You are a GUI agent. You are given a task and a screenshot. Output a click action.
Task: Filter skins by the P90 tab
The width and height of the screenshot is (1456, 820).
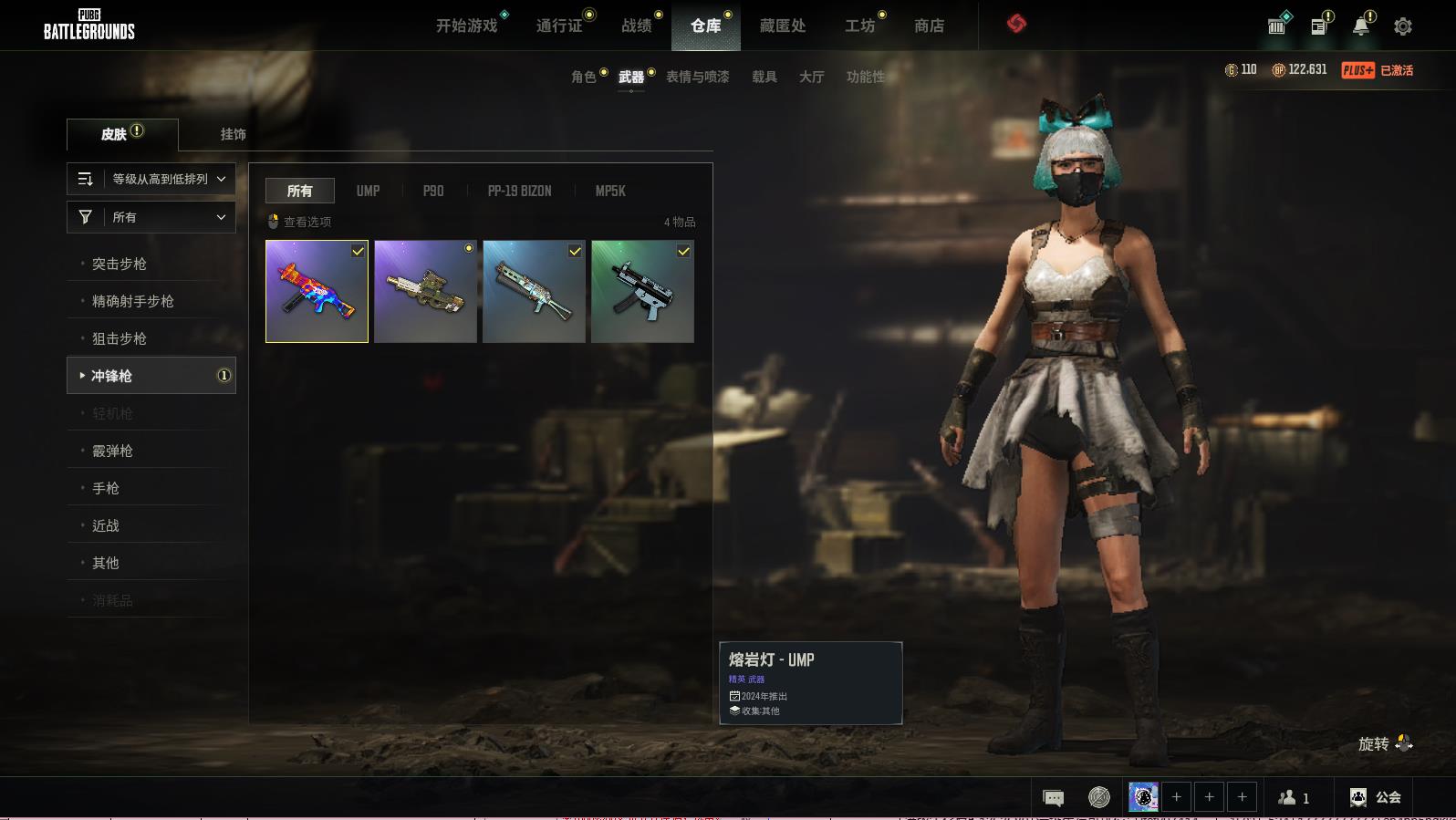click(432, 191)
